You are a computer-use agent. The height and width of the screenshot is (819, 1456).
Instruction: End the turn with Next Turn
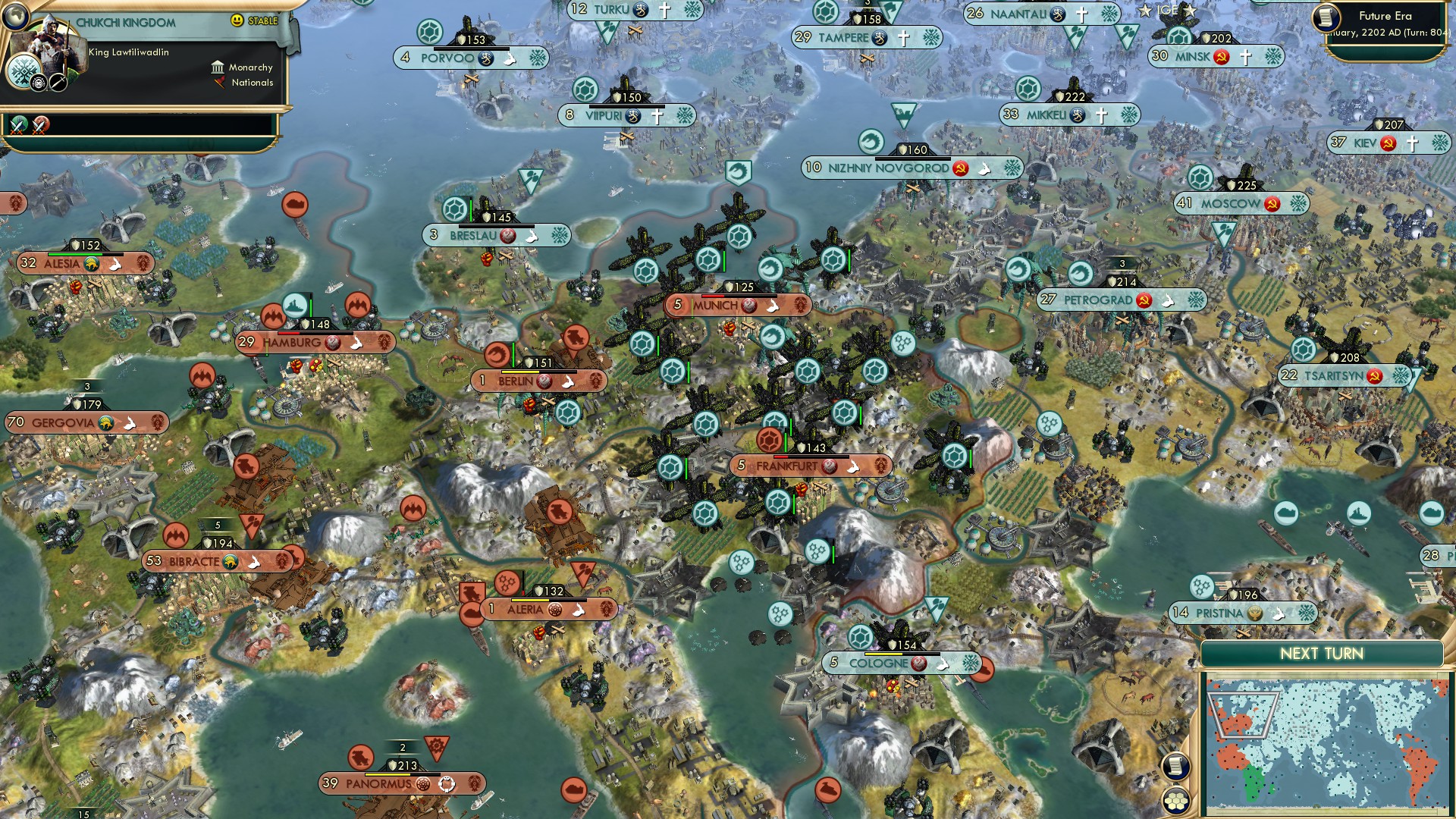tap(1321, 654)
